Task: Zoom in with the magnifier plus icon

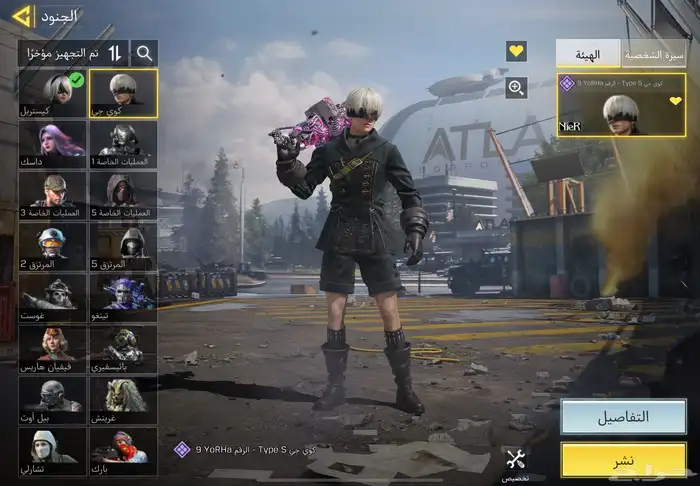Action: coord(516,88)
